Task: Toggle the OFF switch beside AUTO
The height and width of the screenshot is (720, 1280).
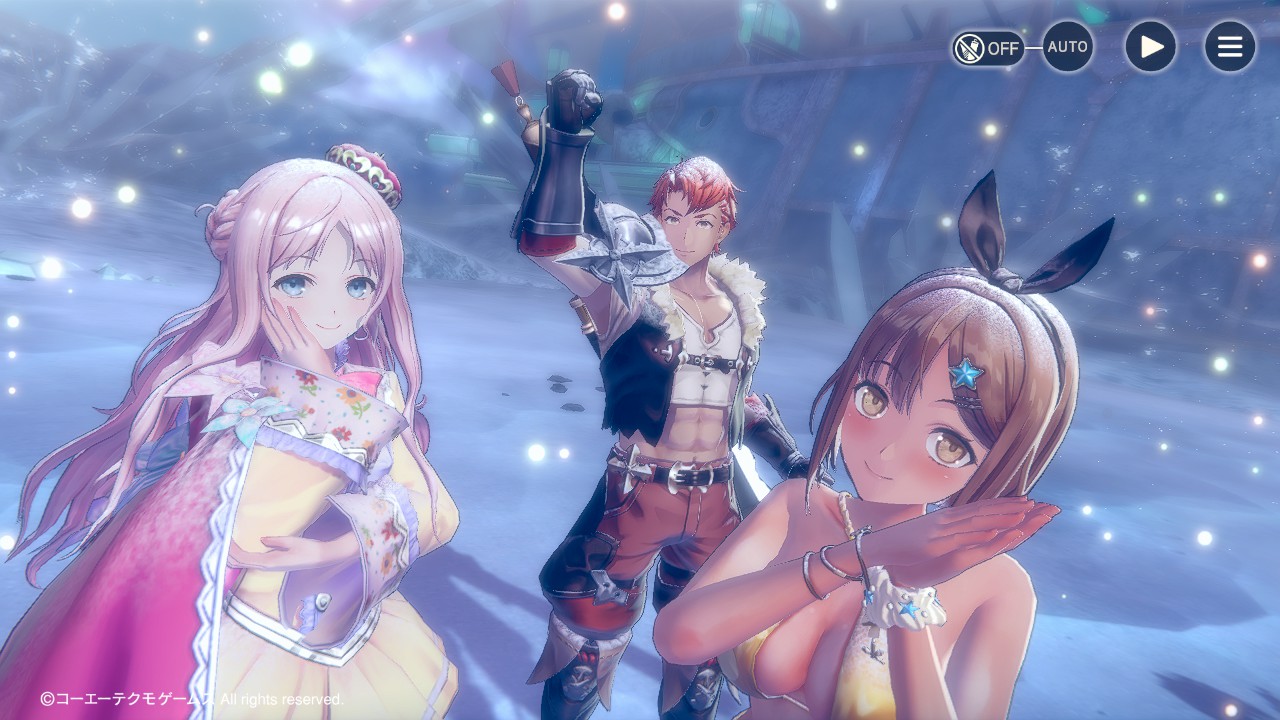Action: click(x=987, y=47)
